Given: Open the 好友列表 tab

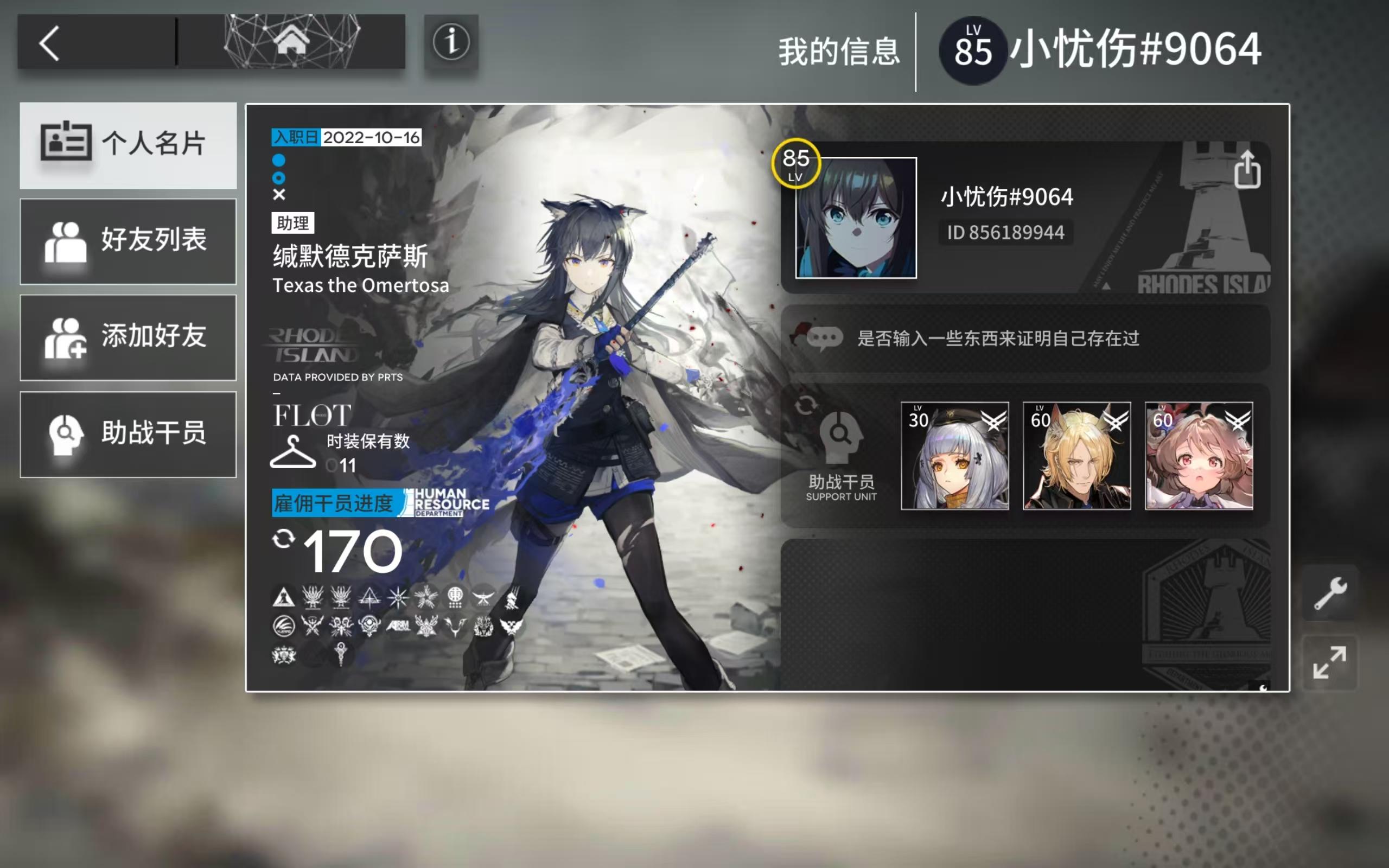Looking at the screenshot, I should click(128, 241).
